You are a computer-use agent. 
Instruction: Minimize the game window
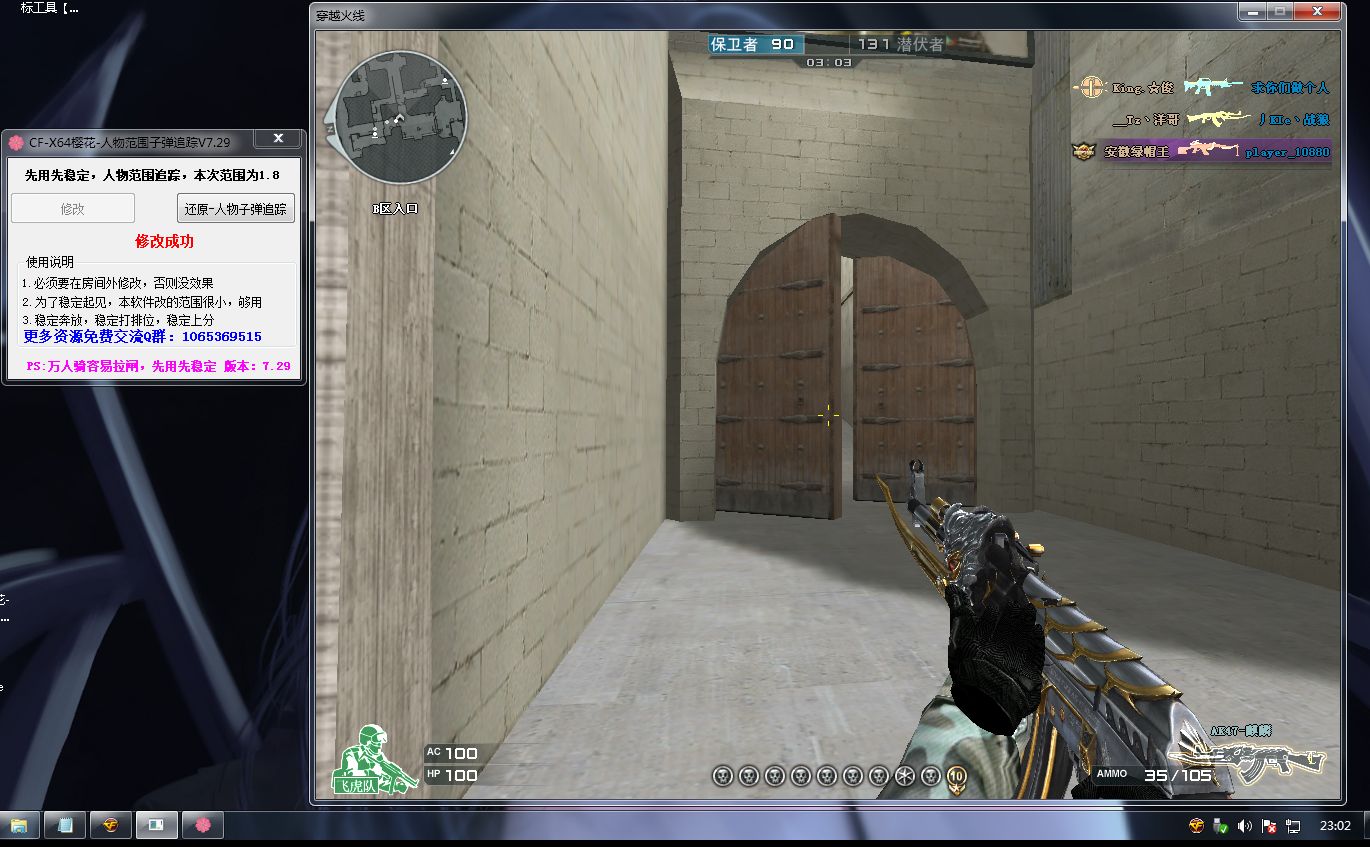(1253, 12)
